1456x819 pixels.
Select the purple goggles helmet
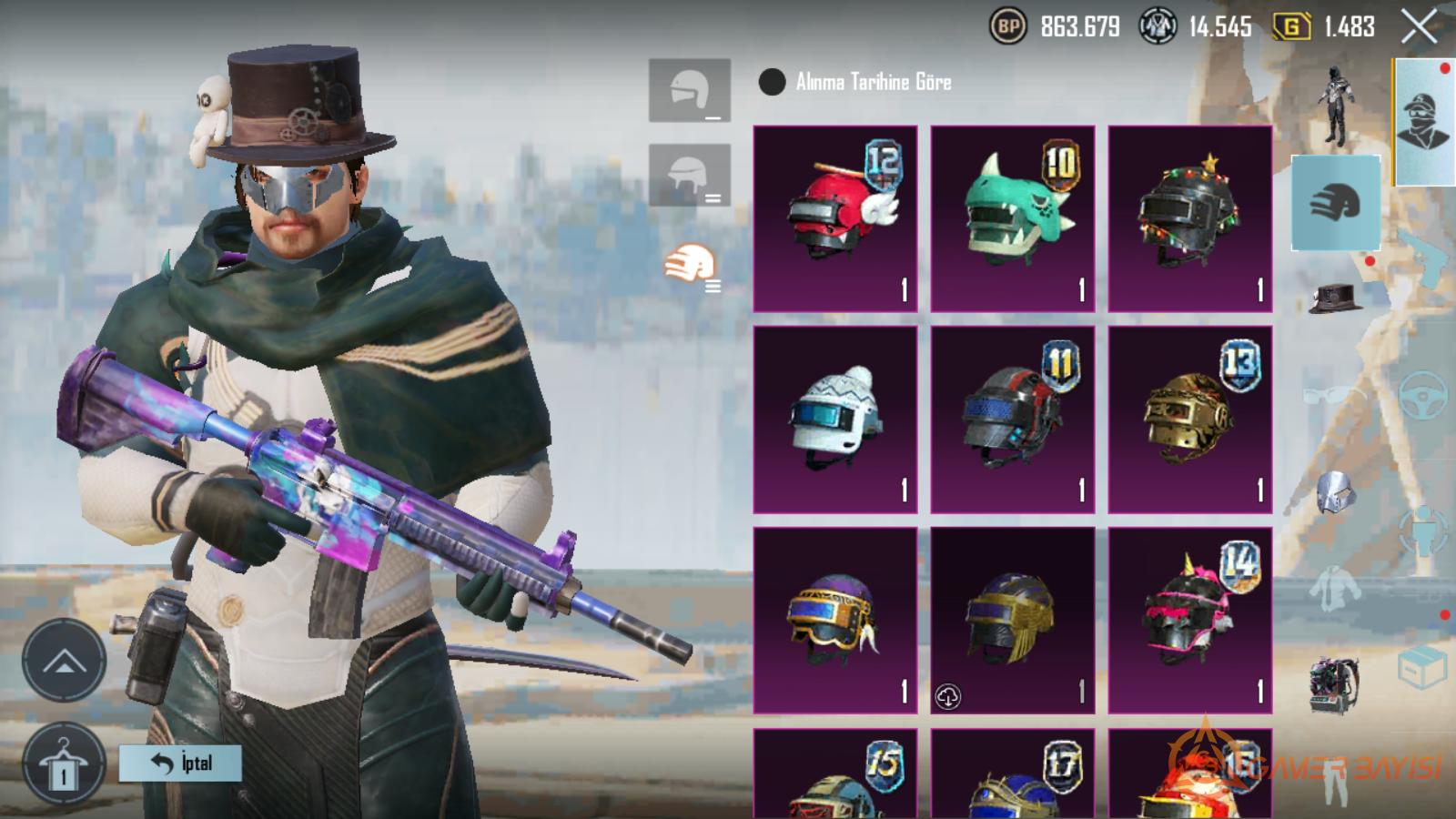pos(835,620)
